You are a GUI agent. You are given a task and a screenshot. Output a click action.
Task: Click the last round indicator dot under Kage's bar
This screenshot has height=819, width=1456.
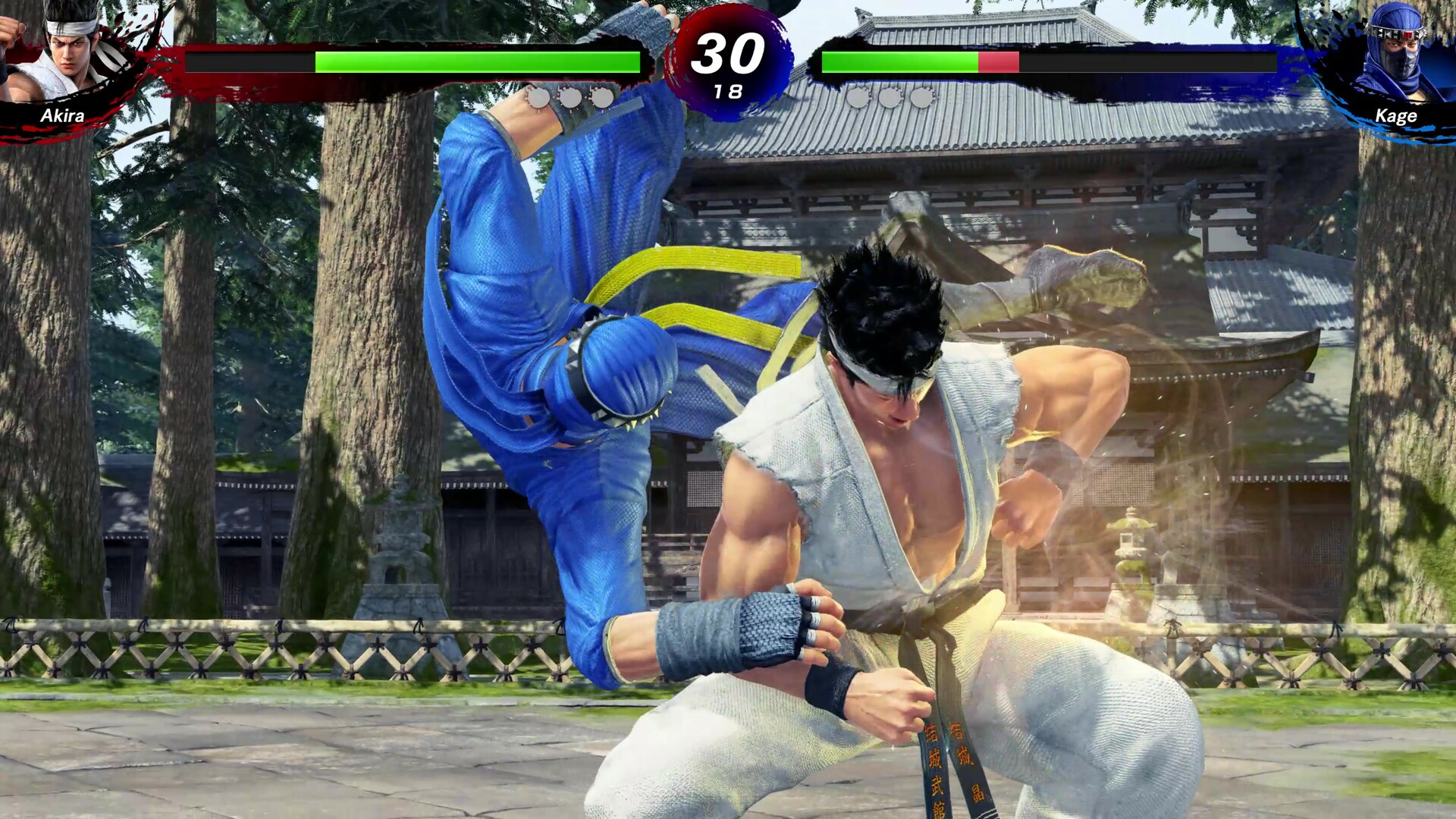[x=921, y=97]
